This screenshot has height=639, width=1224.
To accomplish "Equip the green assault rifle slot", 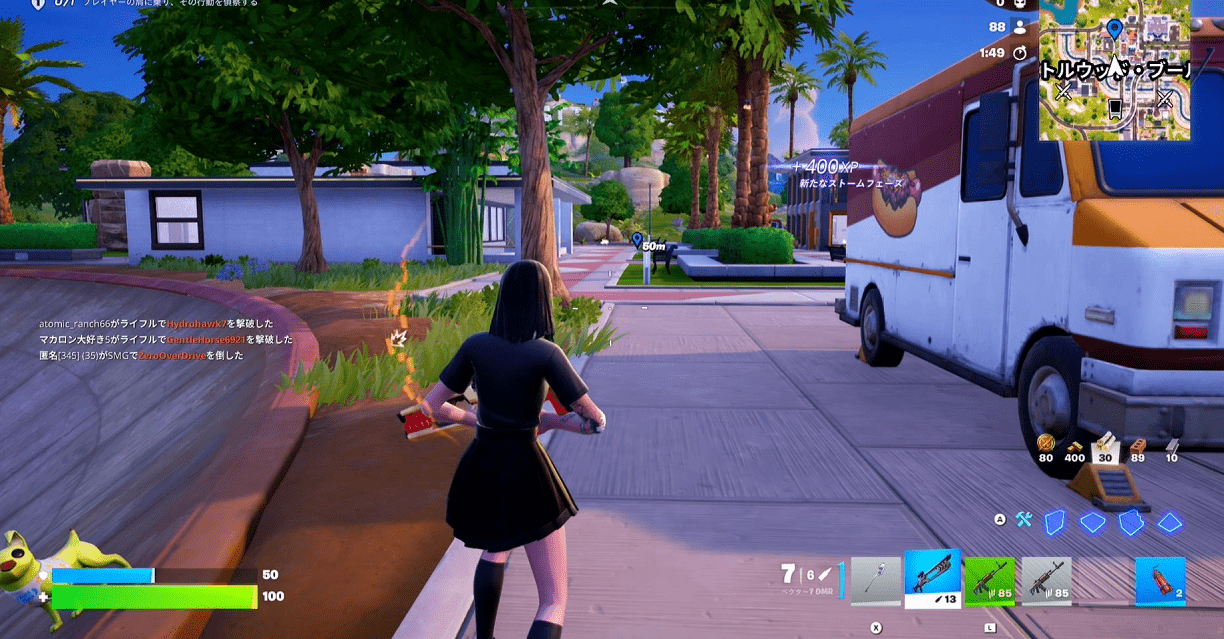I will 989,581.
